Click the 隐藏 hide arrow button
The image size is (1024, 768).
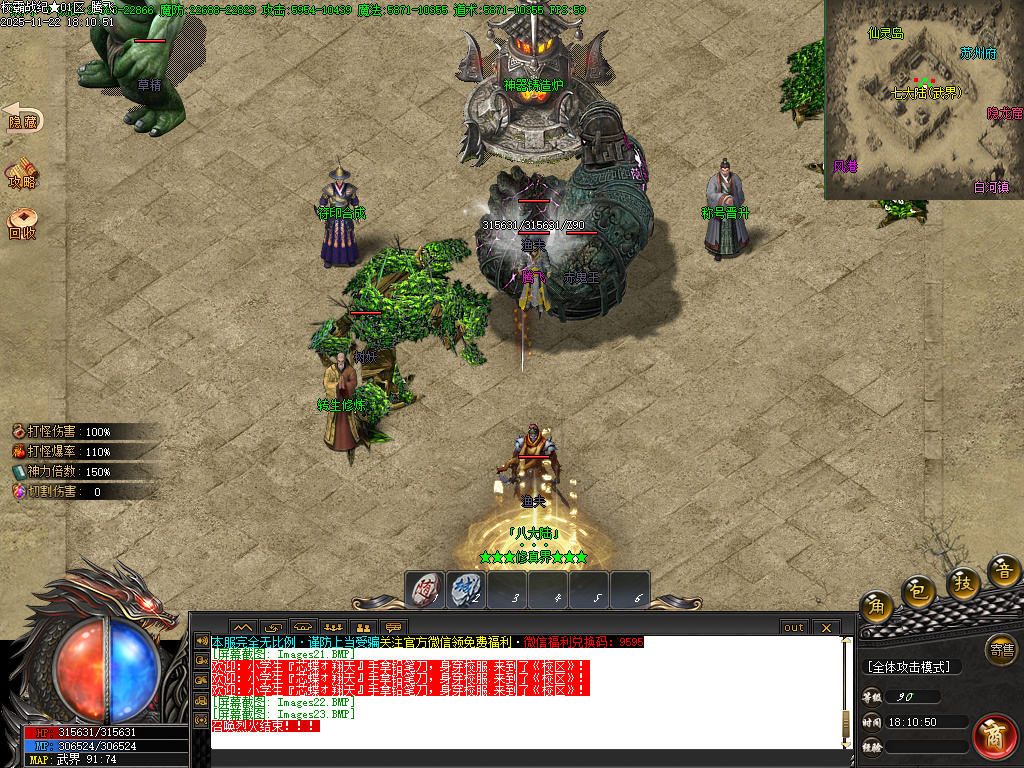pos(22,118)
